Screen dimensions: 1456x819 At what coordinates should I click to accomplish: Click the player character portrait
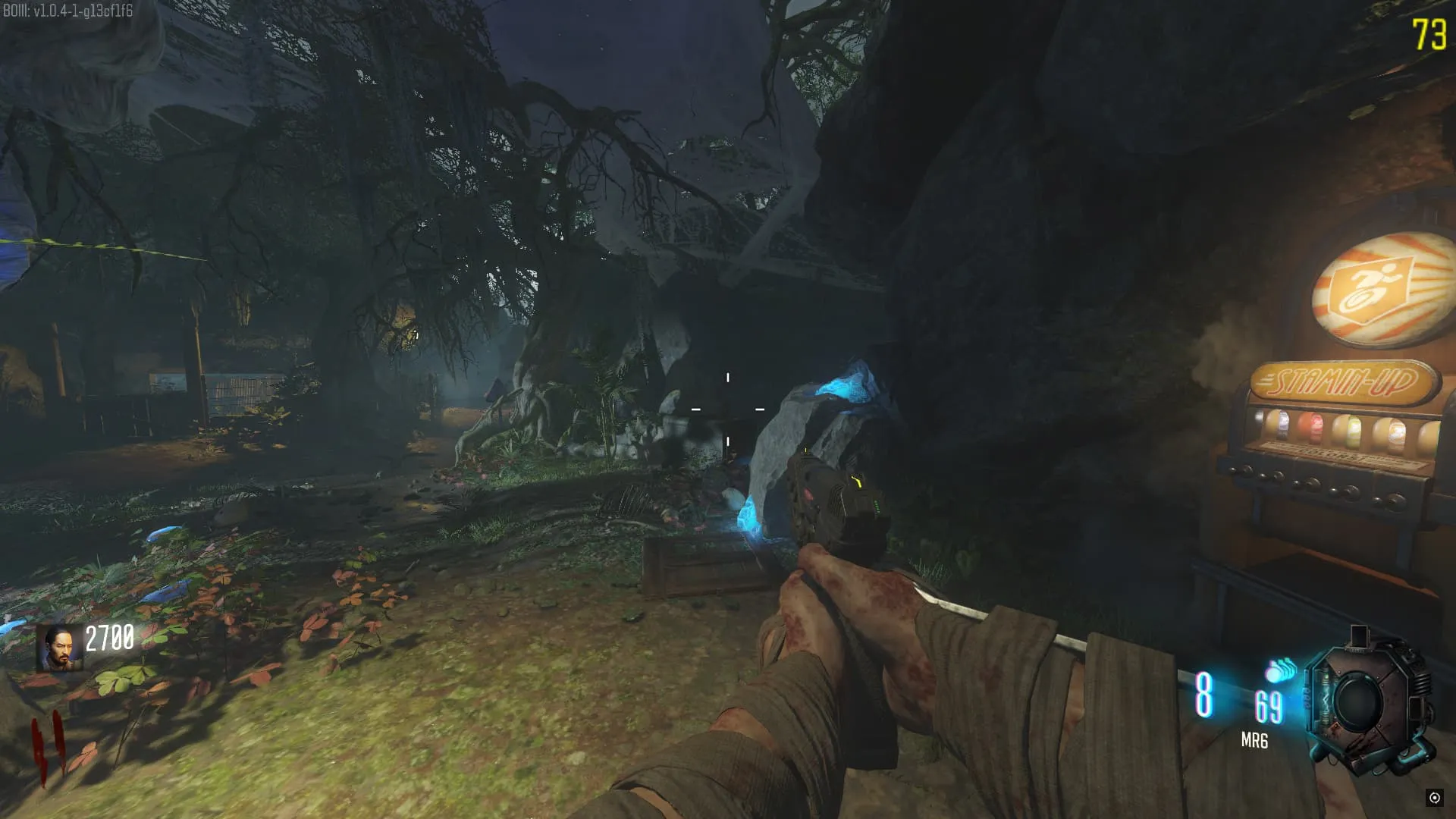(x=60, y=648)
